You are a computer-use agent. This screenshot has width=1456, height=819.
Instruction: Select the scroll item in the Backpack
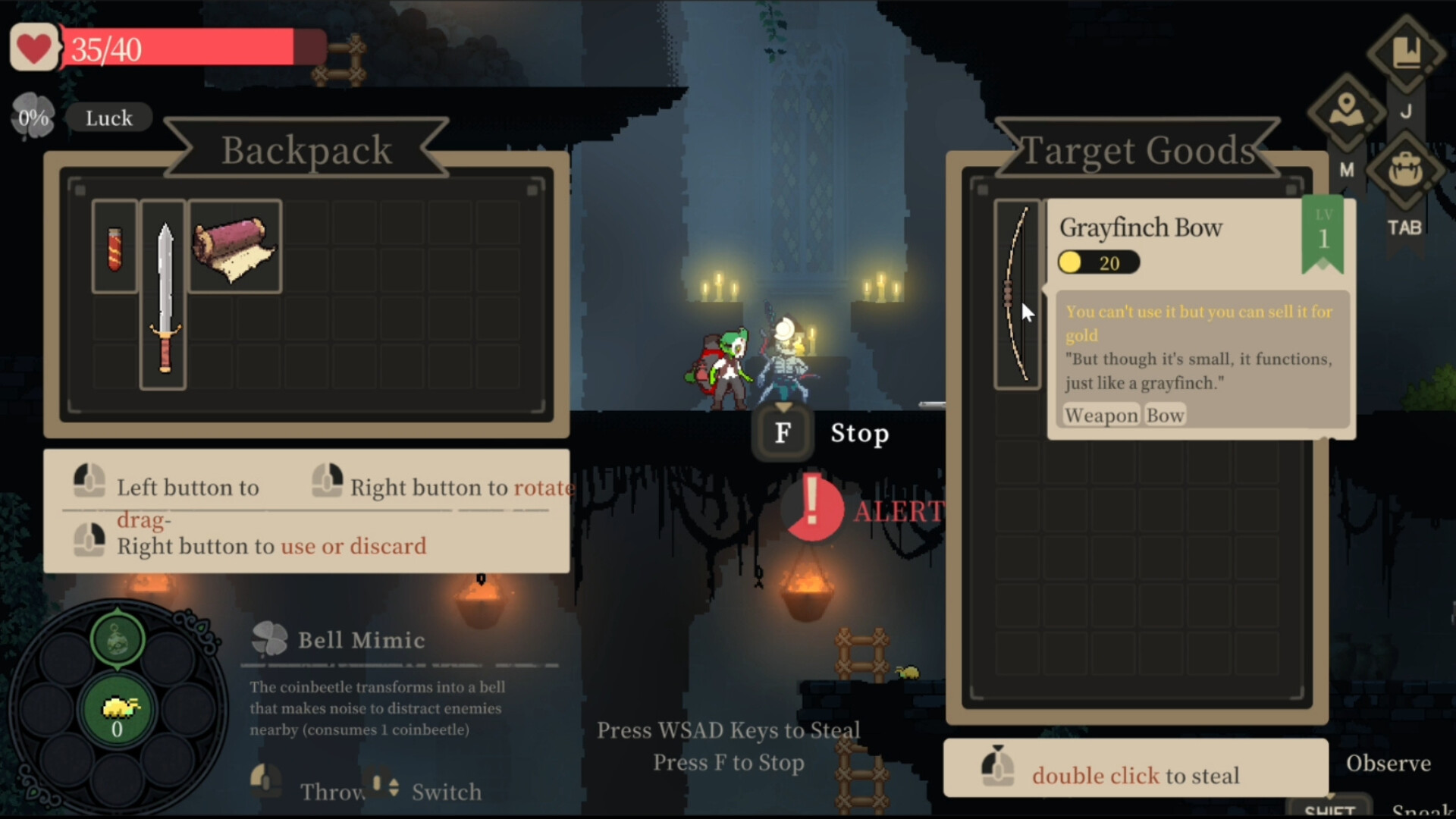click(x=235, y=246)
